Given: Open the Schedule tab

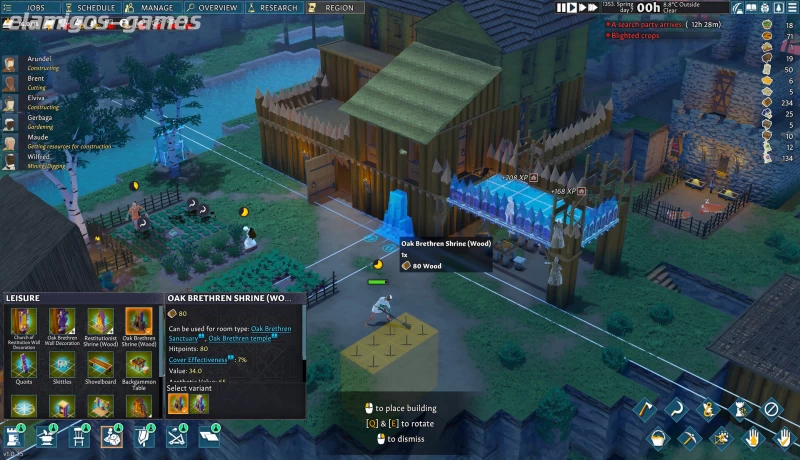Looking at the screenshot, I should (x=96, y=7).
